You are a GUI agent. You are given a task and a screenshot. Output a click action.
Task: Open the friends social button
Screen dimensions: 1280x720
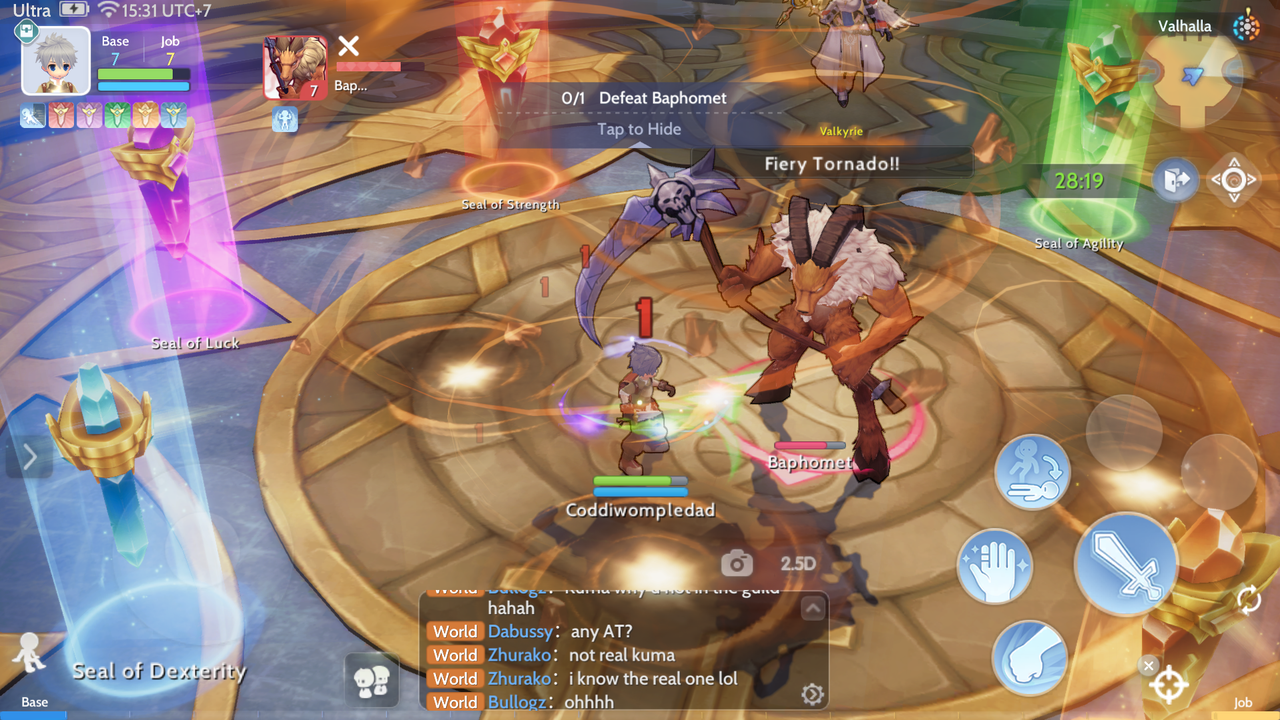(371, 681)
